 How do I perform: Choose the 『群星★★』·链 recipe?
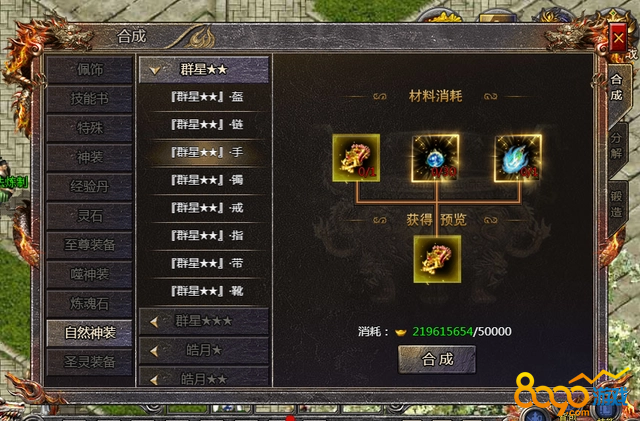click(x=207, y=125)
